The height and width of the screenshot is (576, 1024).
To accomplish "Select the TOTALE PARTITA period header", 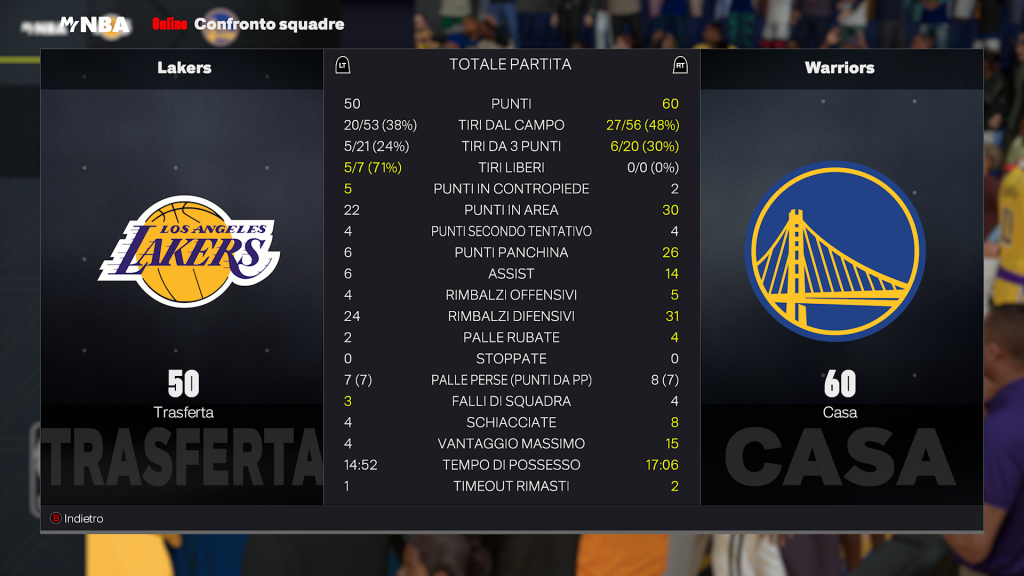I will (x=510, y=65).
